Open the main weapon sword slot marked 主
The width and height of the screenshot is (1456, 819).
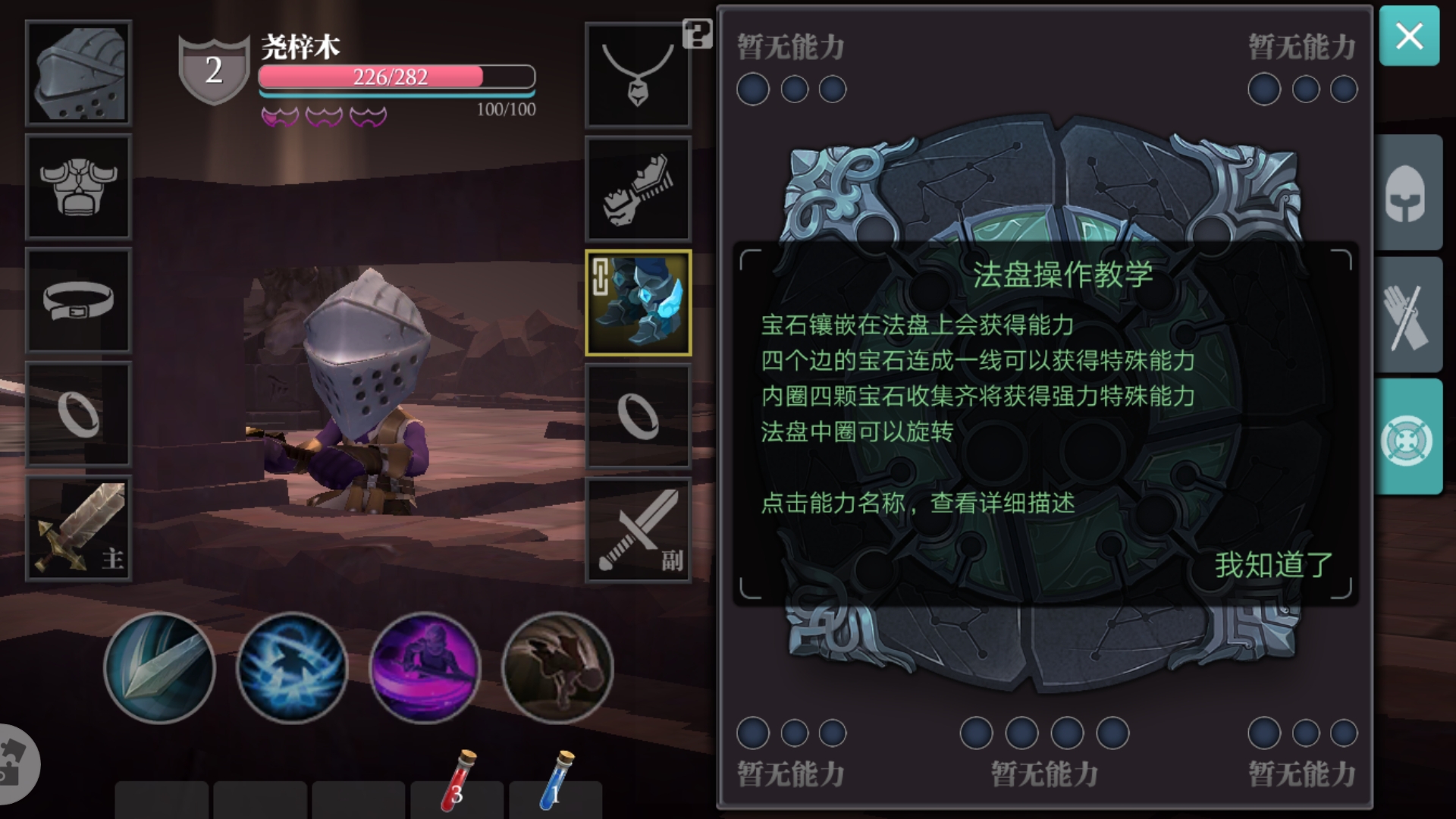tap(78, 529)
